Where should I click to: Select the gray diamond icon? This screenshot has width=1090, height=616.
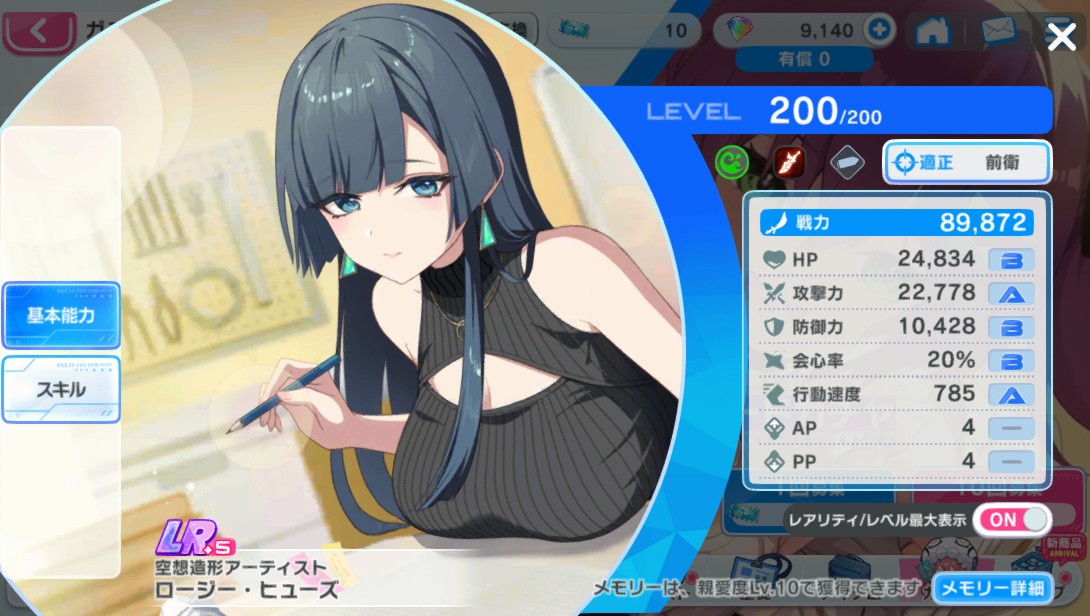pyautogui.click(x=847, y=162)
